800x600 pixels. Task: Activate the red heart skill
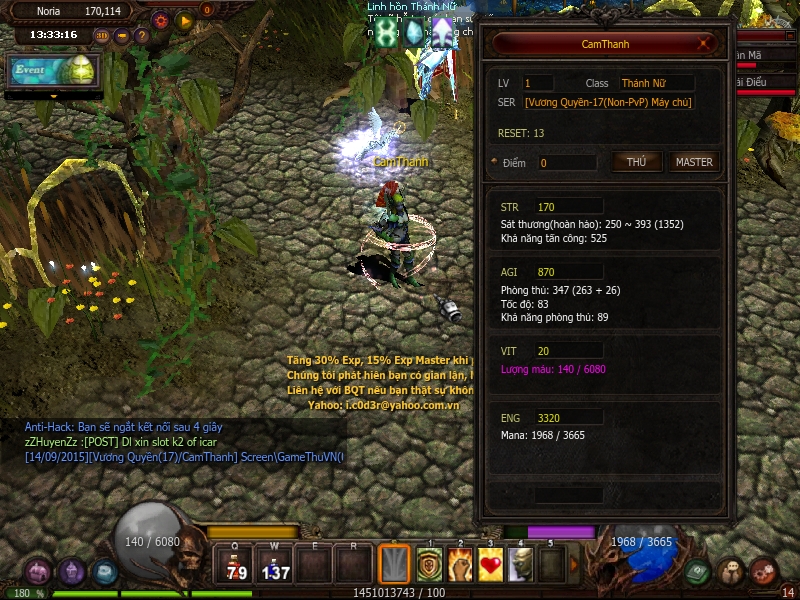[490, 564]
